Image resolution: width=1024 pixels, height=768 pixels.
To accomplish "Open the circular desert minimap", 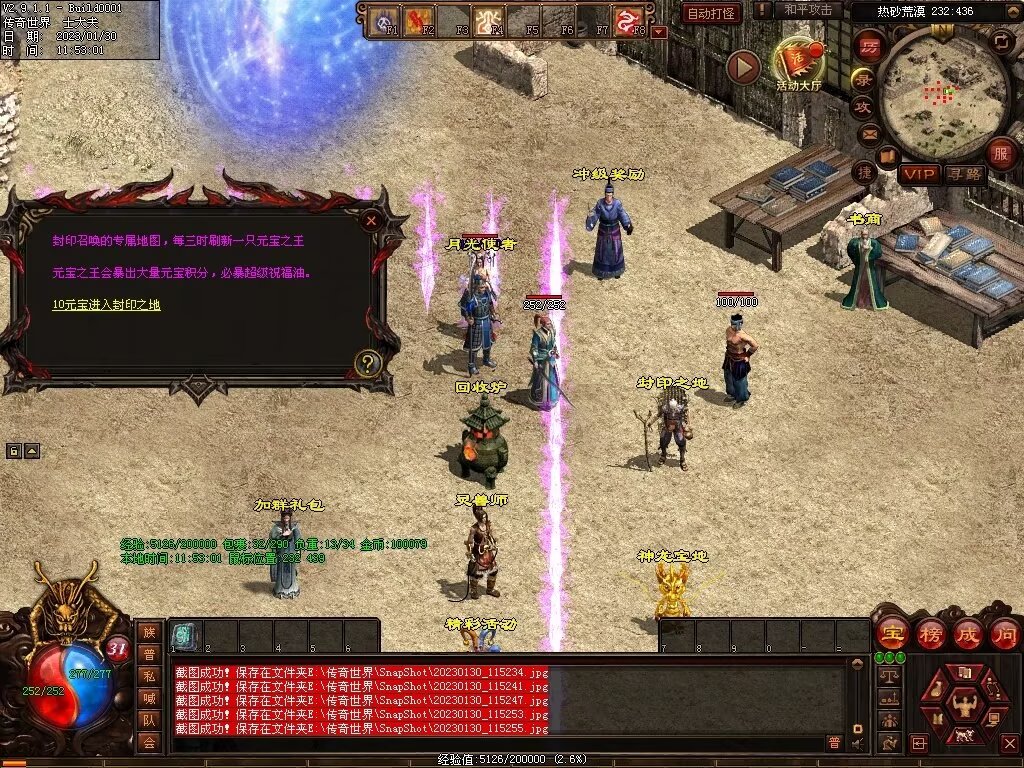I will [928, 95].
